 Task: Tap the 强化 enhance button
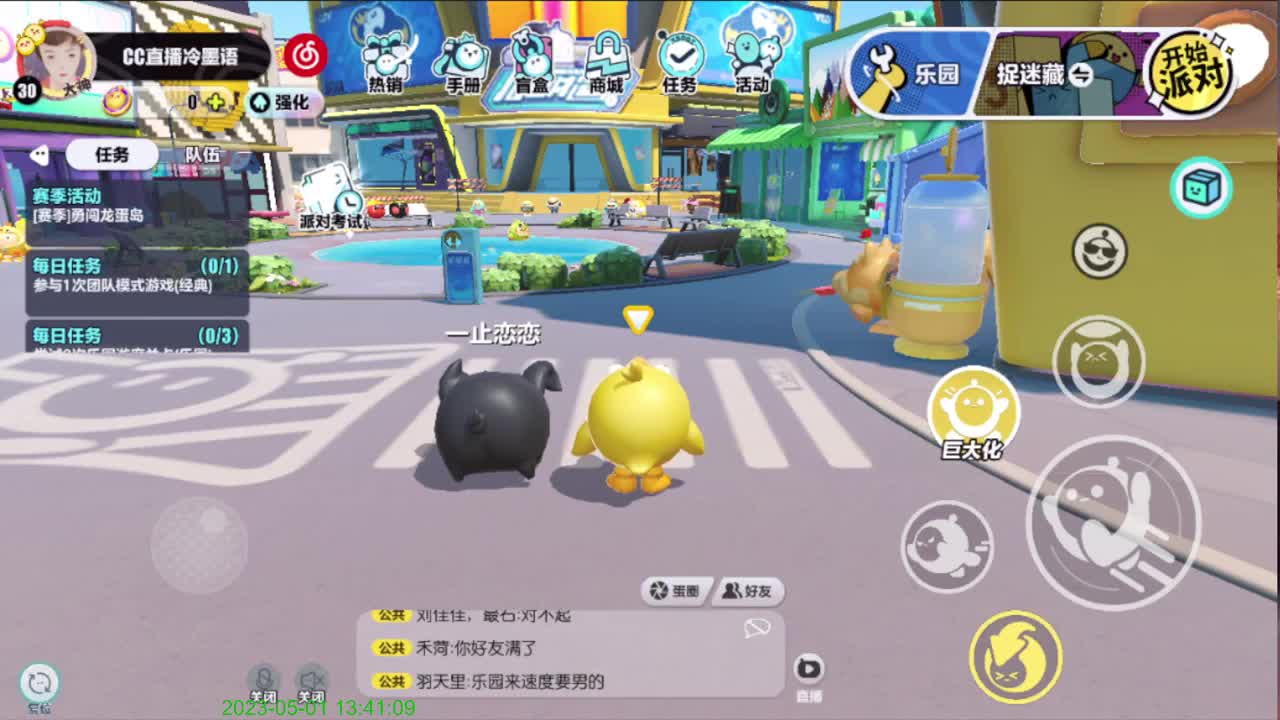pos(287,102)
